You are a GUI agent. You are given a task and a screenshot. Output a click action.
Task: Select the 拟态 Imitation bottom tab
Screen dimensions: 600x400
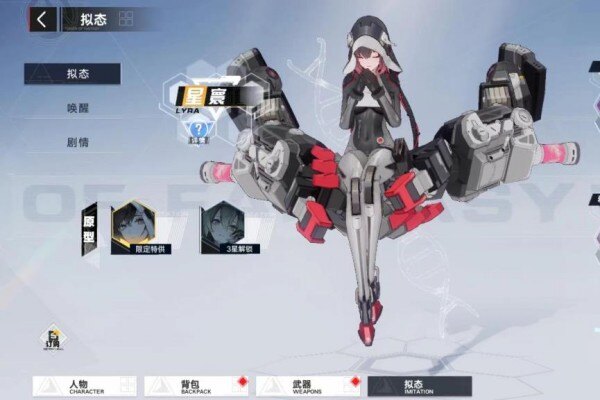point(419,385)
